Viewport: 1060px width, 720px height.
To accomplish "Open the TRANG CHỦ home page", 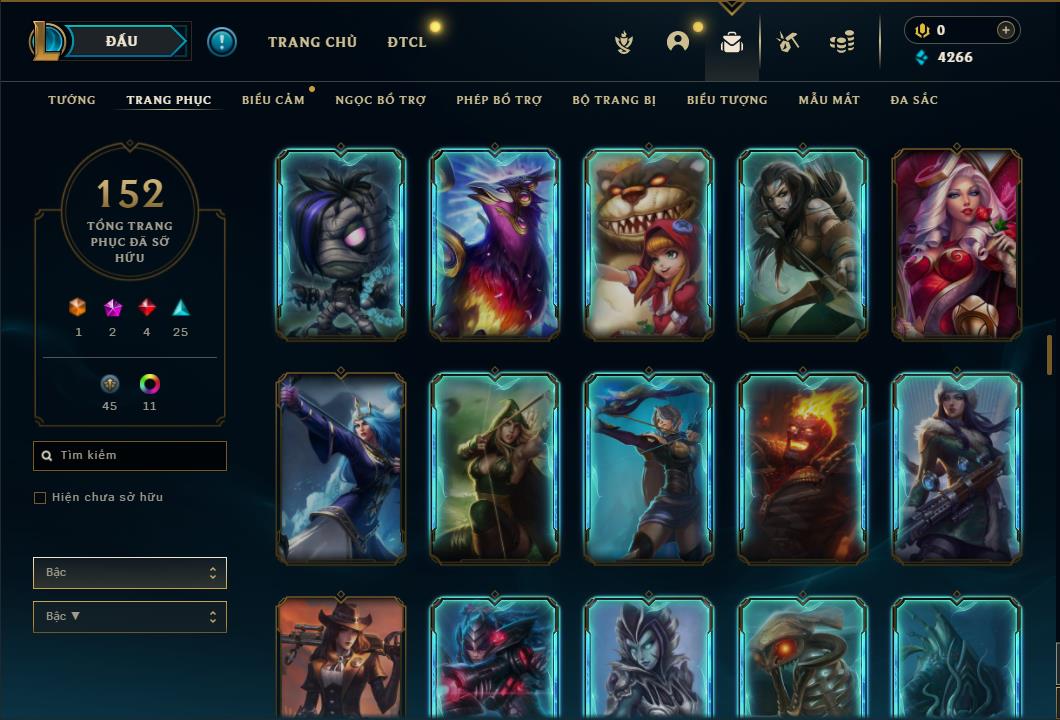I will [x=312, y=42].
